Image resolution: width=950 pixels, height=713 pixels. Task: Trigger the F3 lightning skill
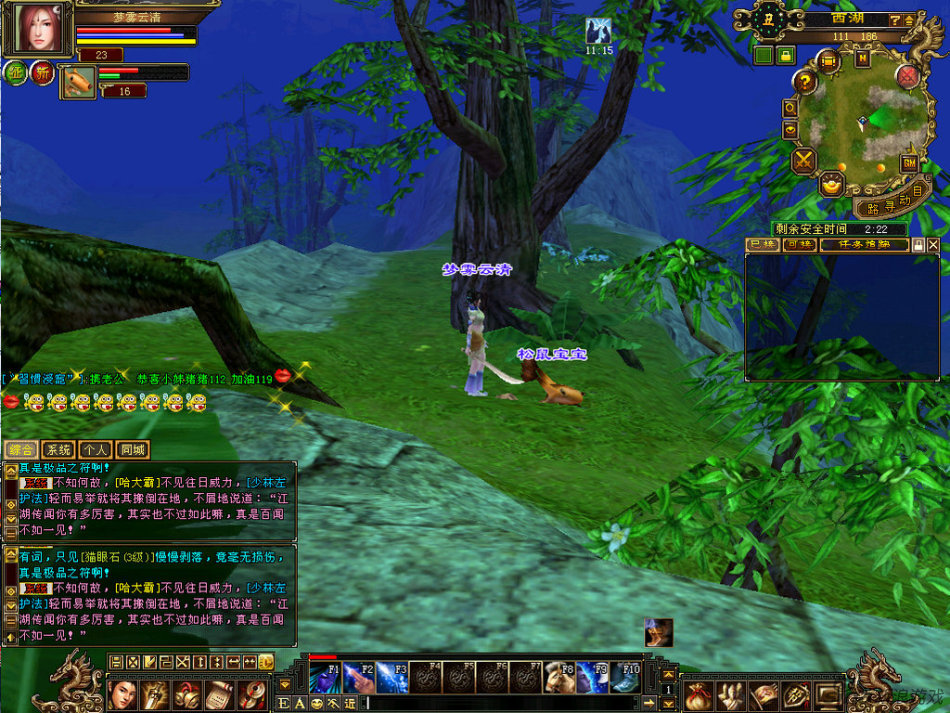(391, 678)
